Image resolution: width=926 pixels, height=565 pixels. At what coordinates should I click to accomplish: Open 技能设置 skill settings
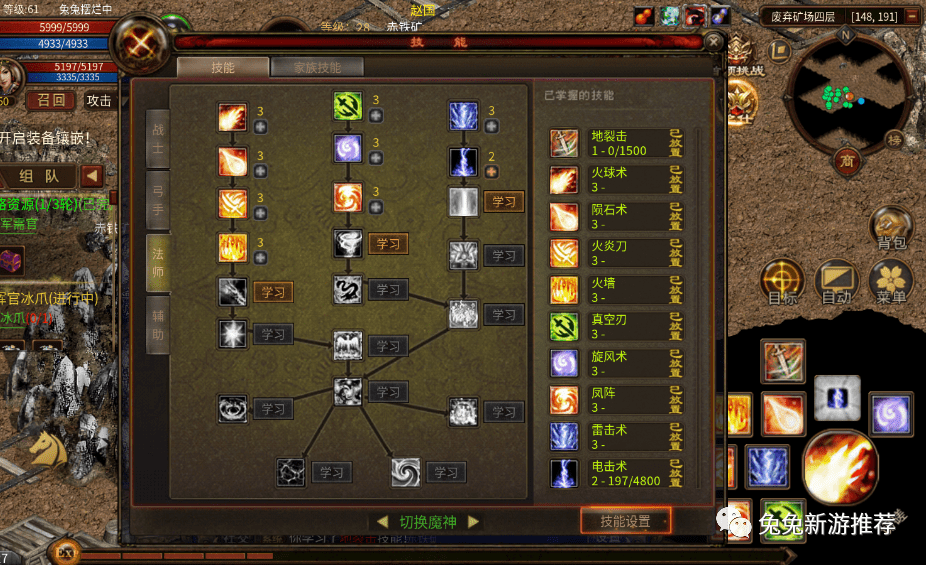626,521
